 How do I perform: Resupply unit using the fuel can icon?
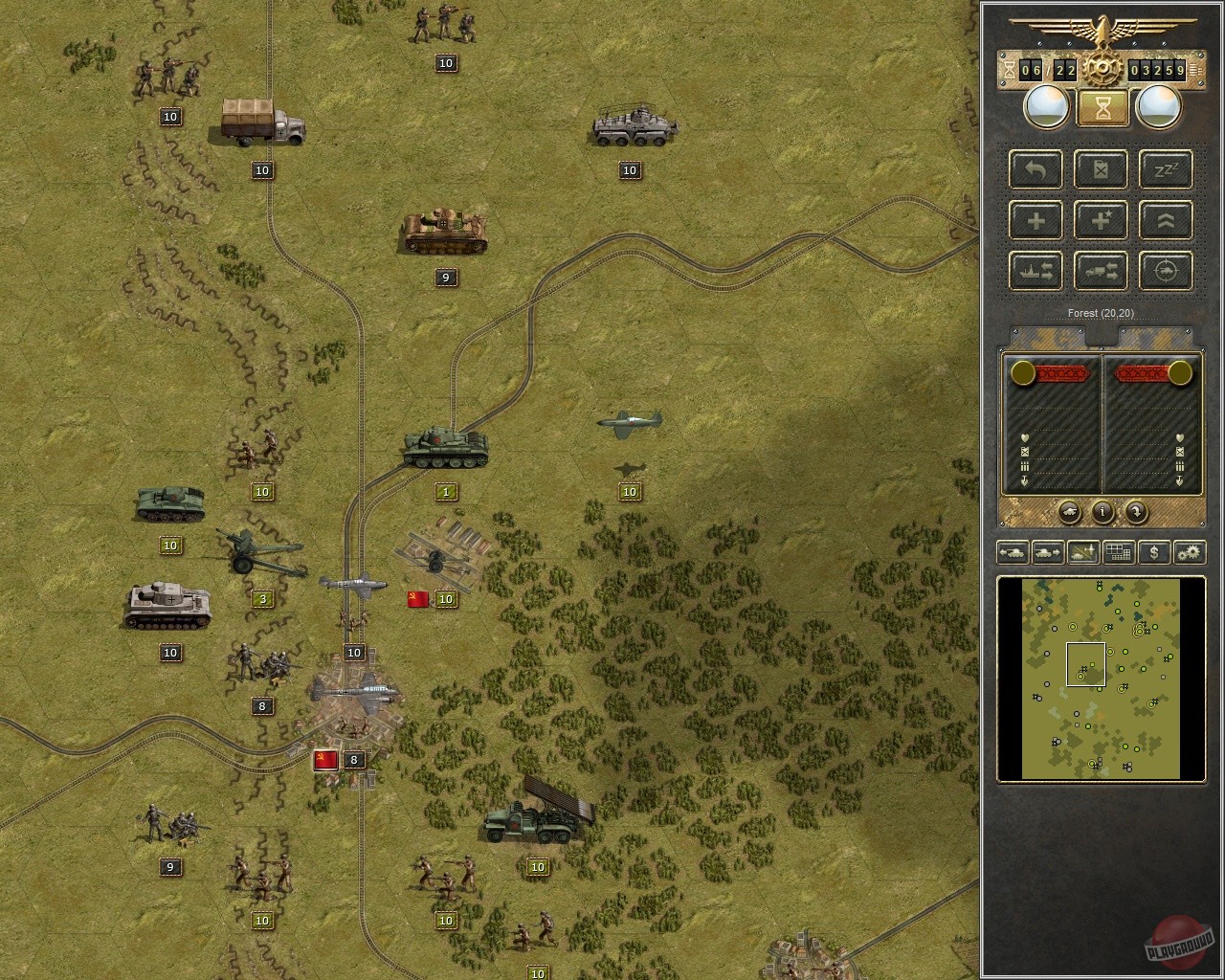click(1101, 170)
